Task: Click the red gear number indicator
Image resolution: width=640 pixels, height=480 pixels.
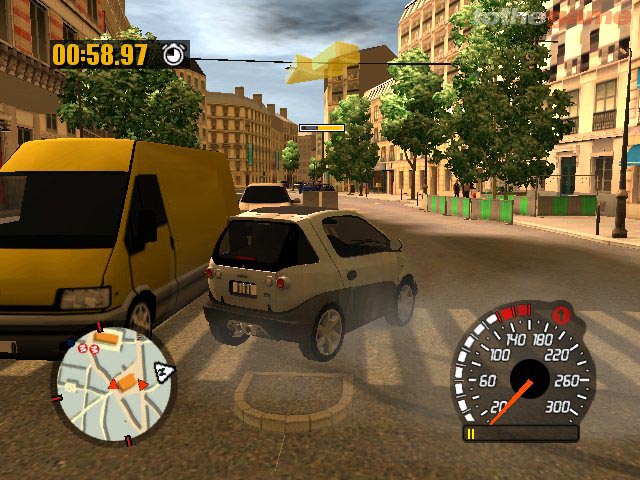Action: point(563,317)
